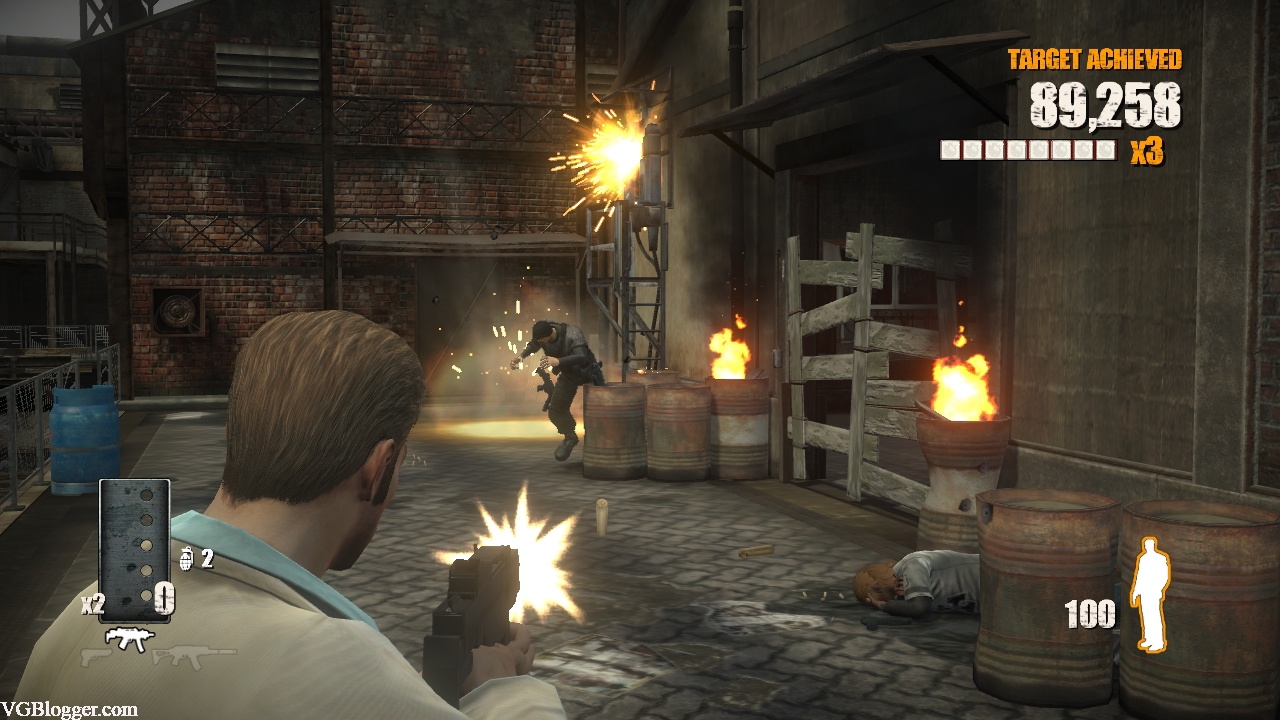Screen dimensions: 1280x720
Task: Select the grenade icon
Action: pyautogui.click(x=186, y=559)
